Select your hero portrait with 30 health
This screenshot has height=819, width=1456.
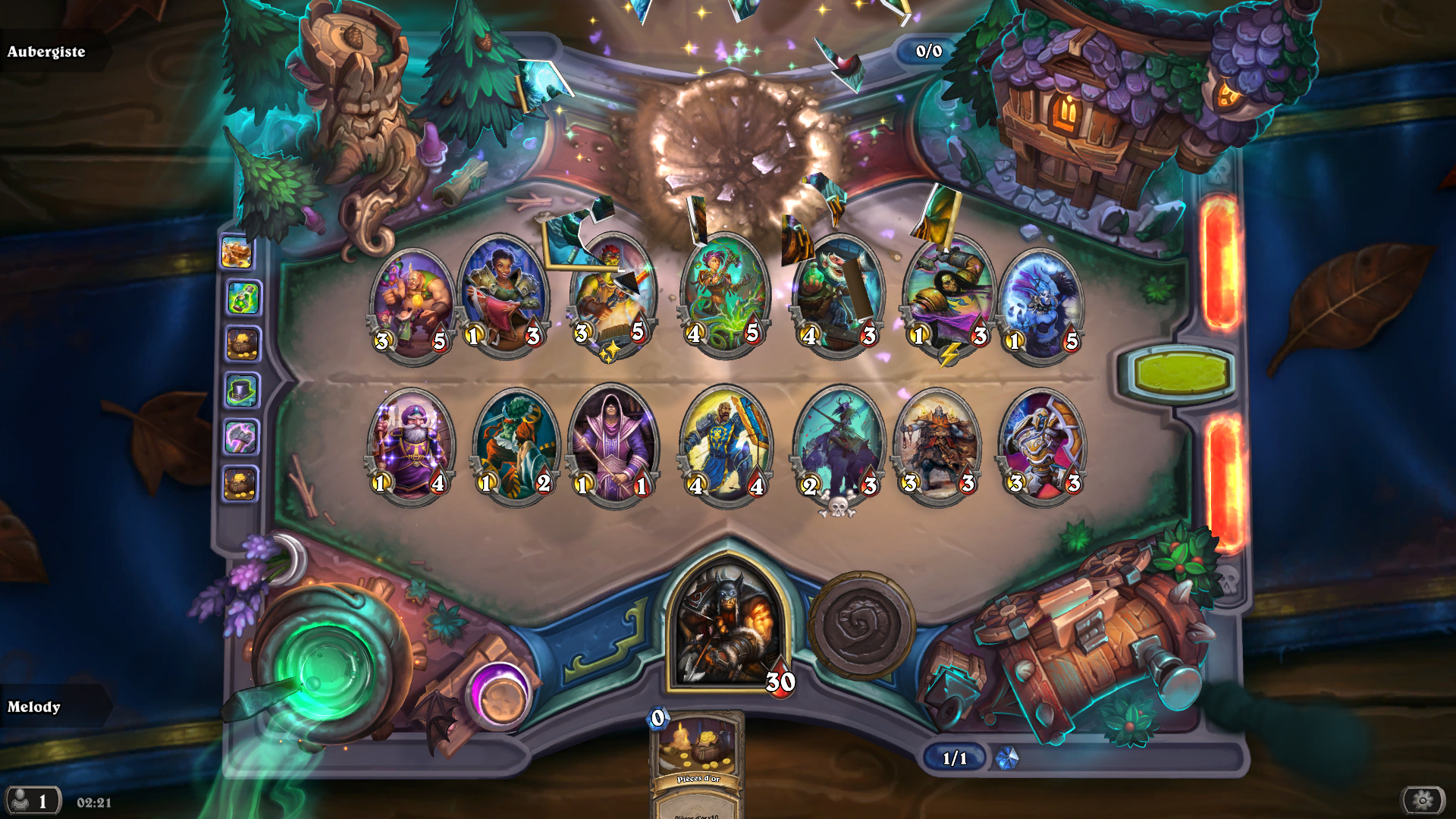point(726,626)
